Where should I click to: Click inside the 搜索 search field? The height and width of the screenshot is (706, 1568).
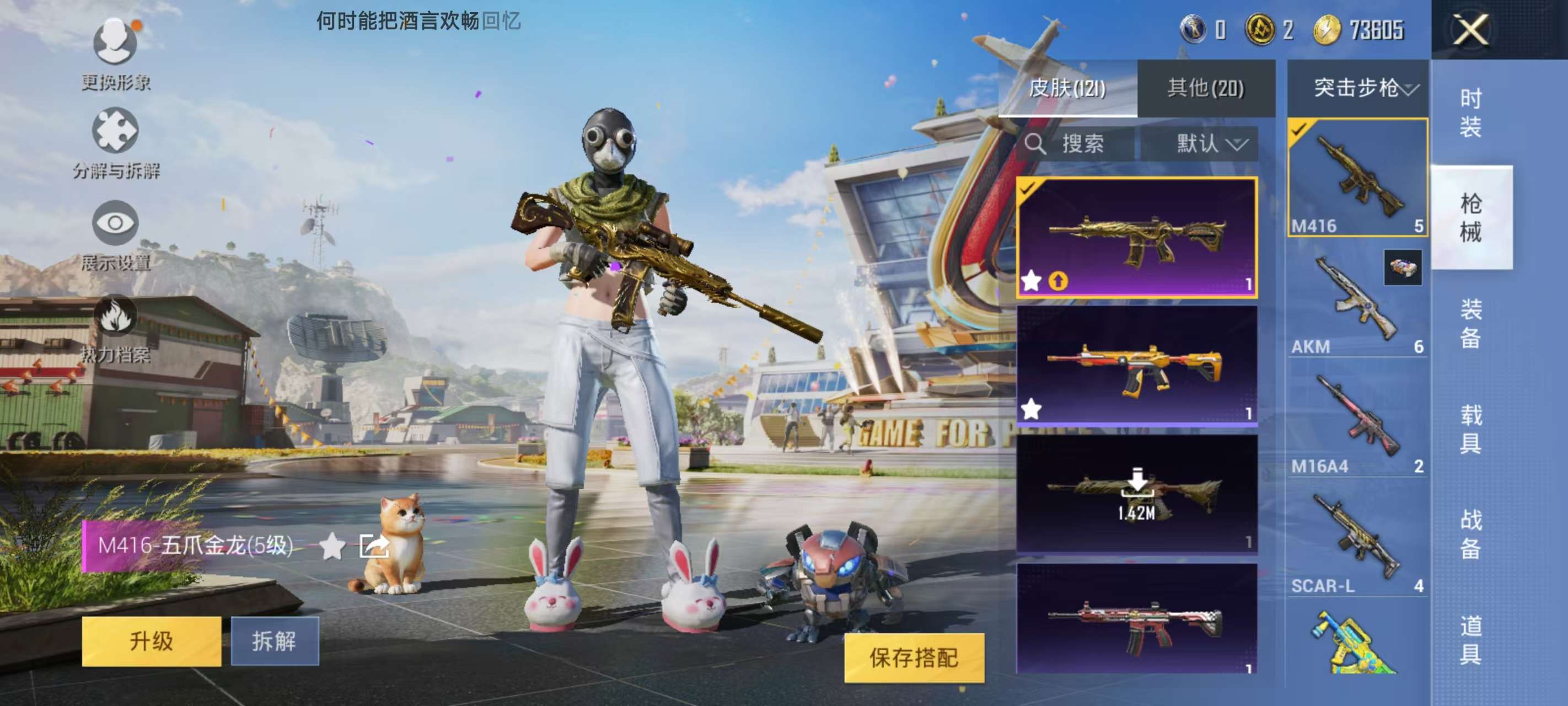1089,145
